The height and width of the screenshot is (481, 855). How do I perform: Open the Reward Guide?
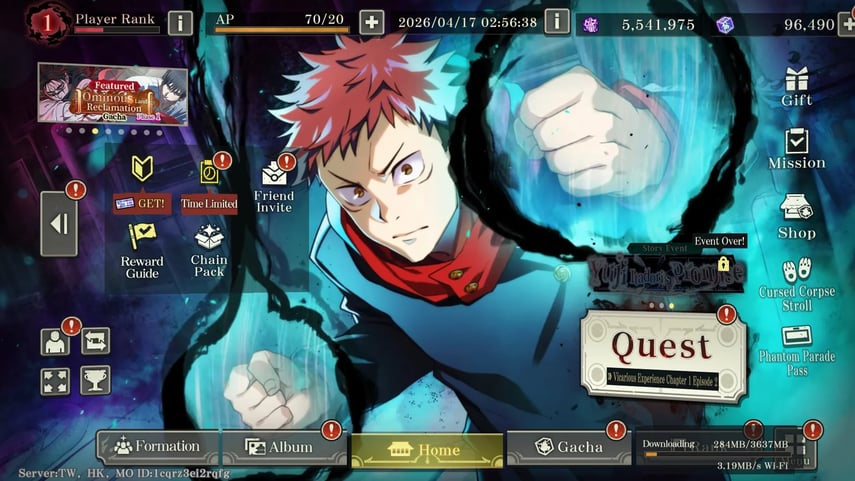pos(142,250)
